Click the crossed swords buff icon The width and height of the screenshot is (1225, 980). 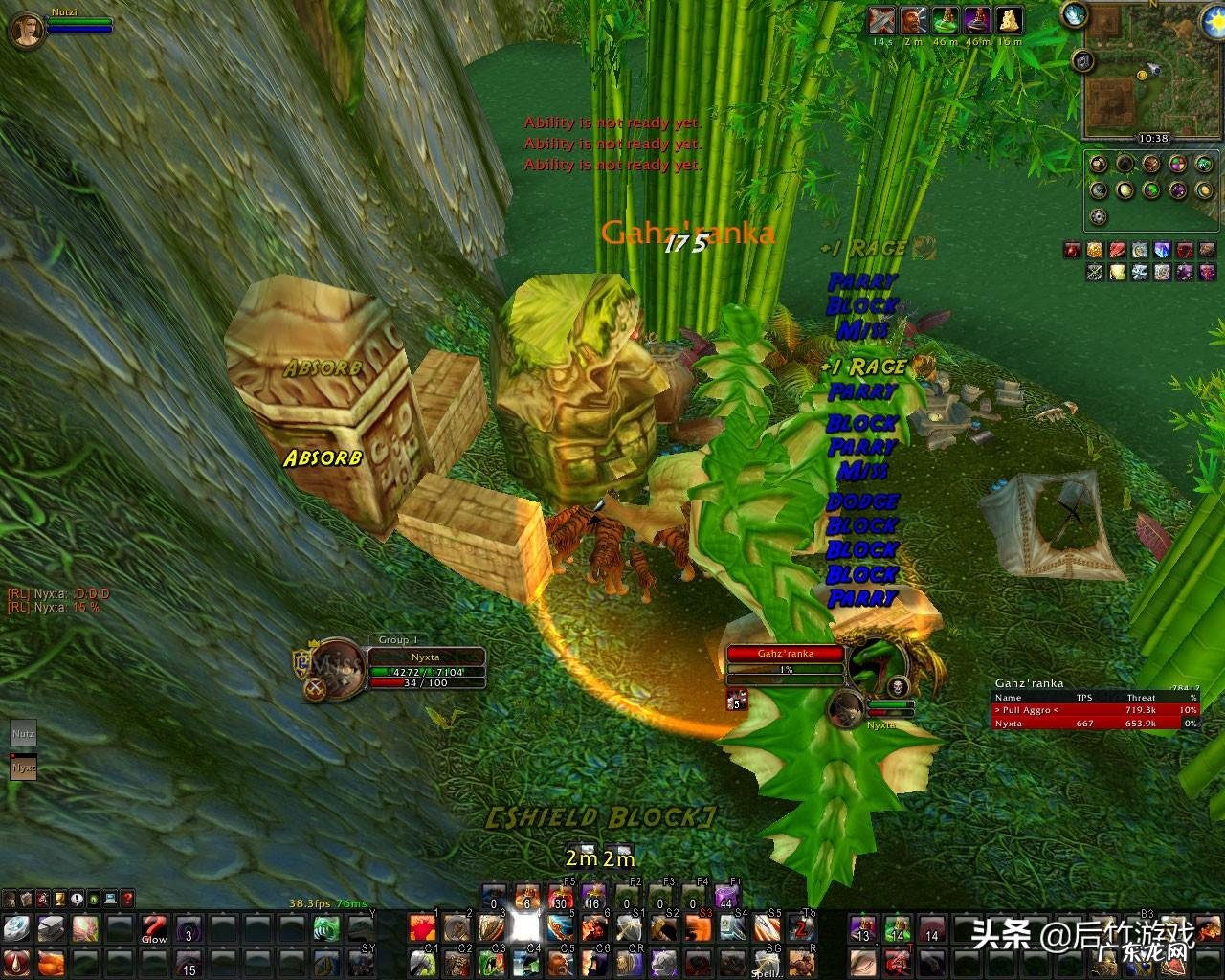tap(882, 21)
